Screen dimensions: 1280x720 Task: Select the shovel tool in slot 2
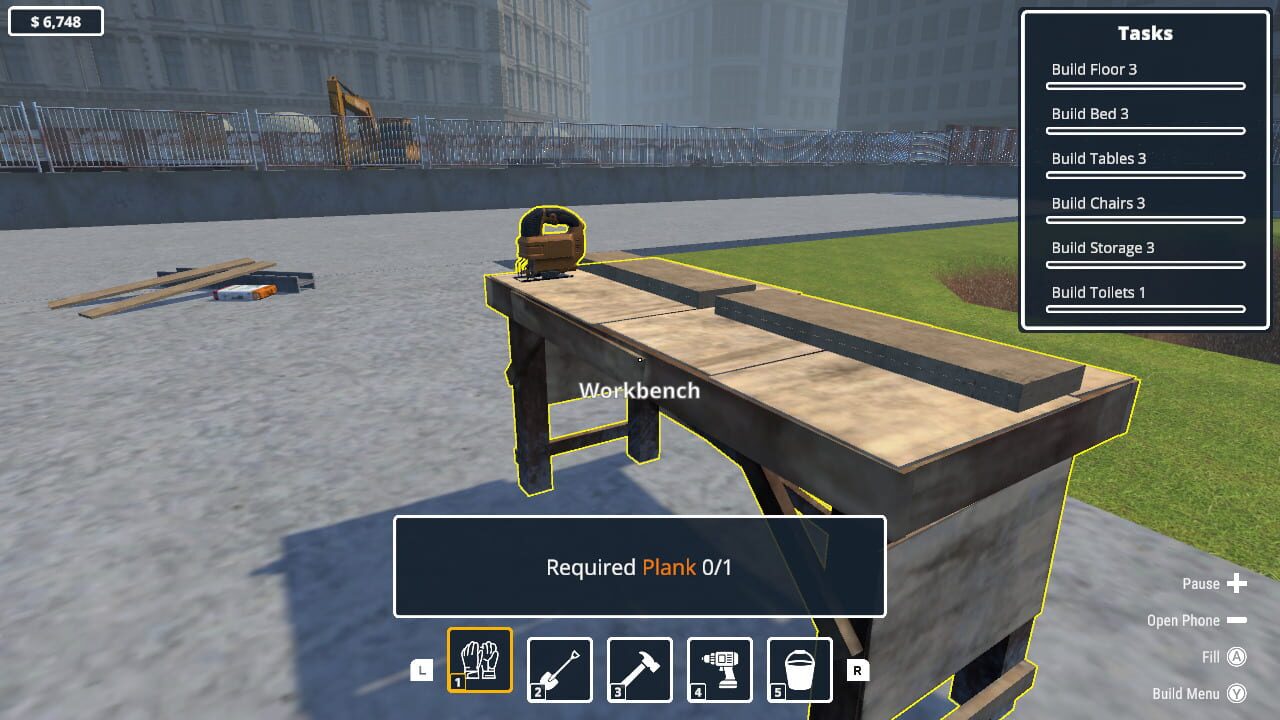(x=559, y=668)
